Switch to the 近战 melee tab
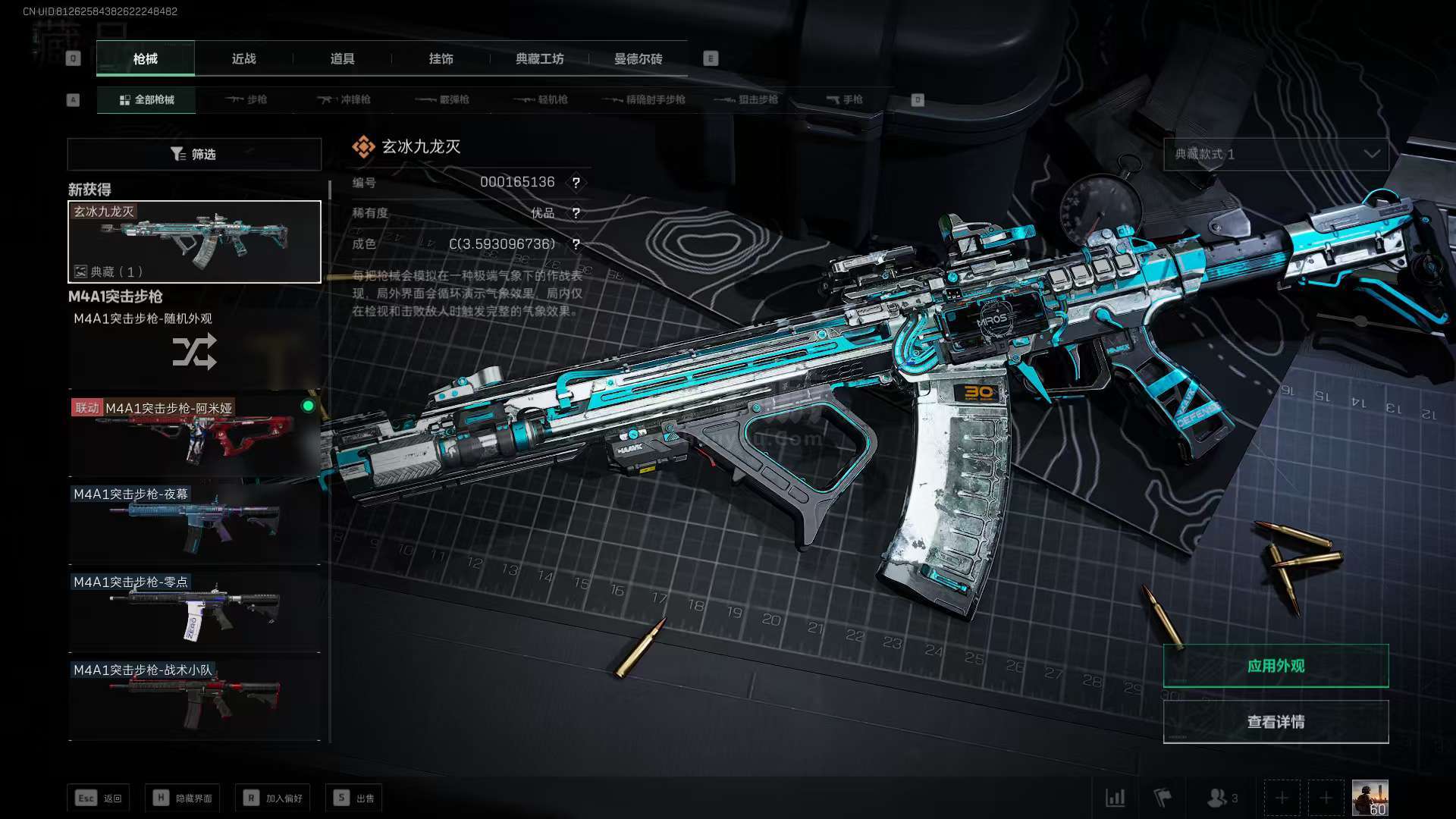 [x=243, y=58]
